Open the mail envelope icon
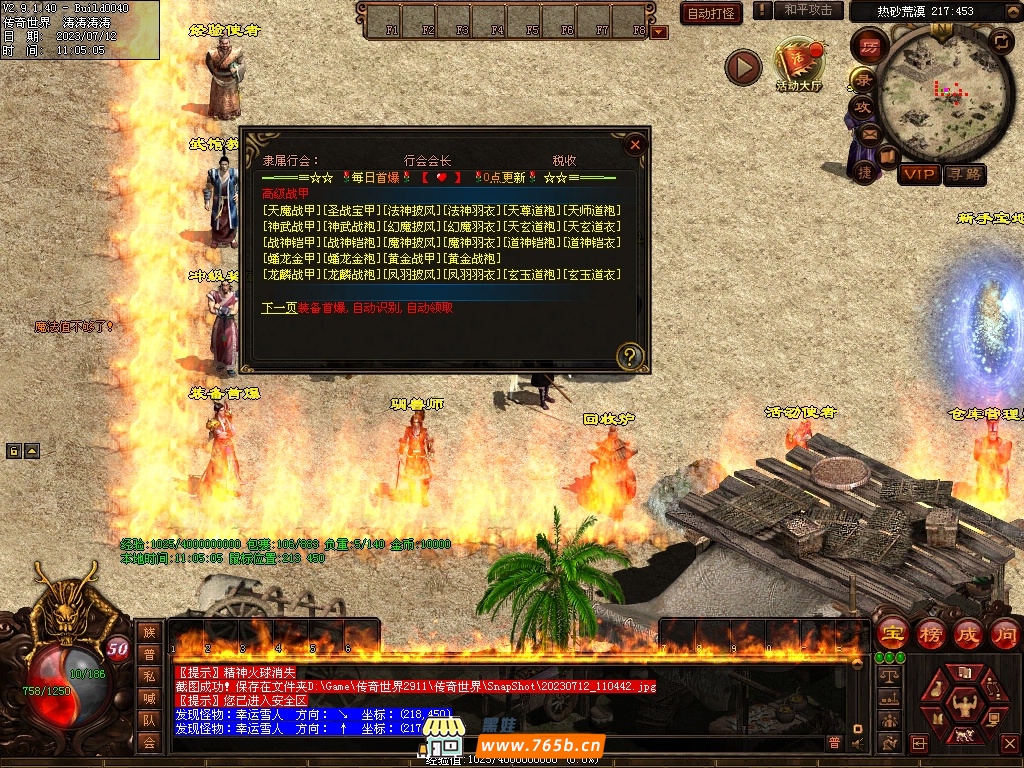This screenshot has height=768, width=1024. [868, 134]
